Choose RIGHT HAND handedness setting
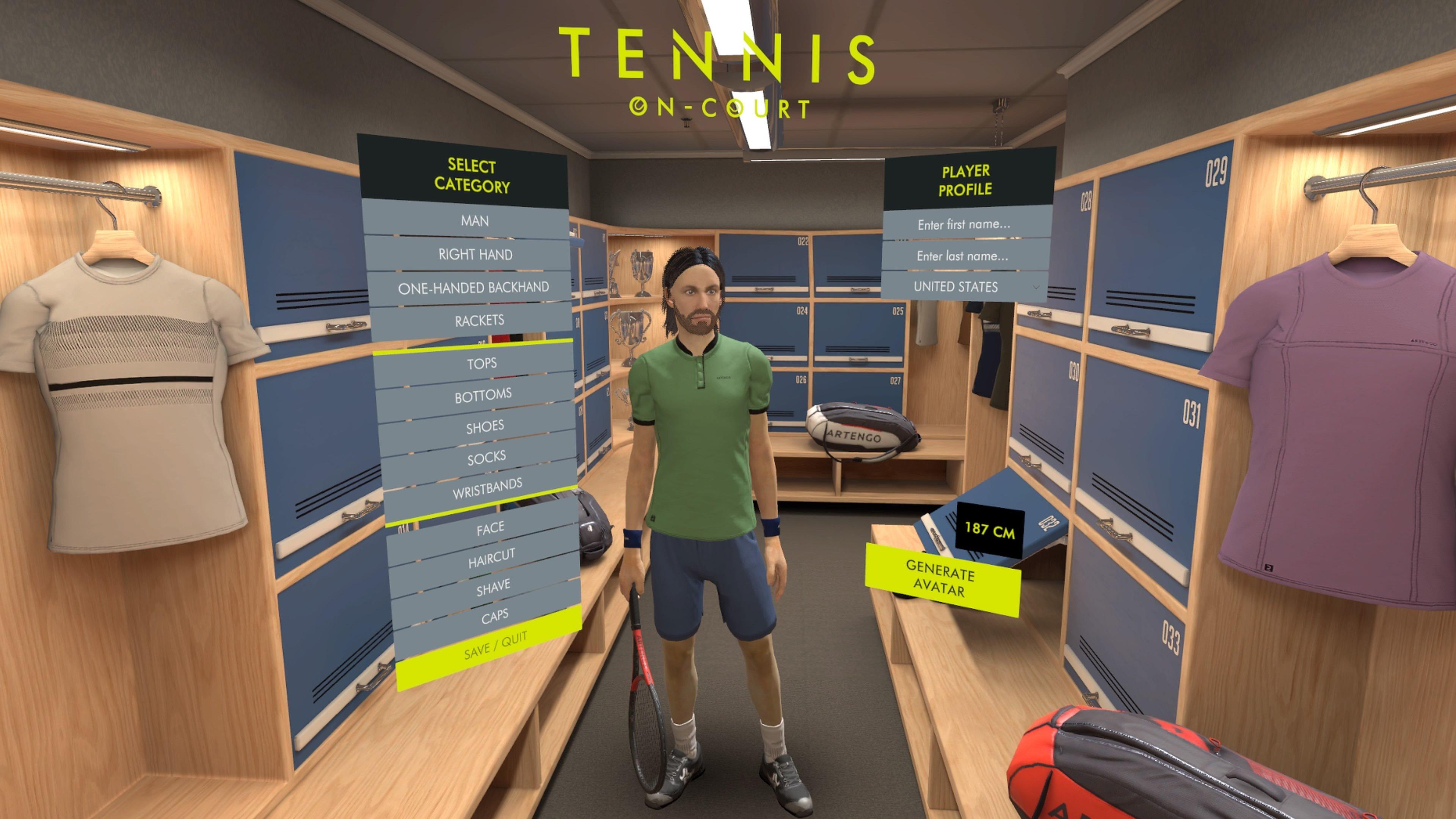This screenshot has height=819, width=1456. point(476,254)
